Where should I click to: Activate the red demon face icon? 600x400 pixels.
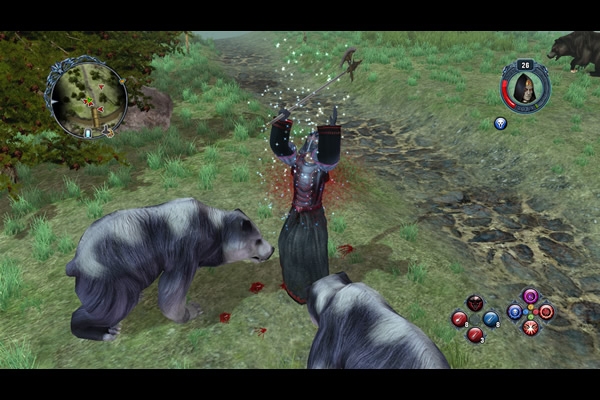(x=475, y=303)
